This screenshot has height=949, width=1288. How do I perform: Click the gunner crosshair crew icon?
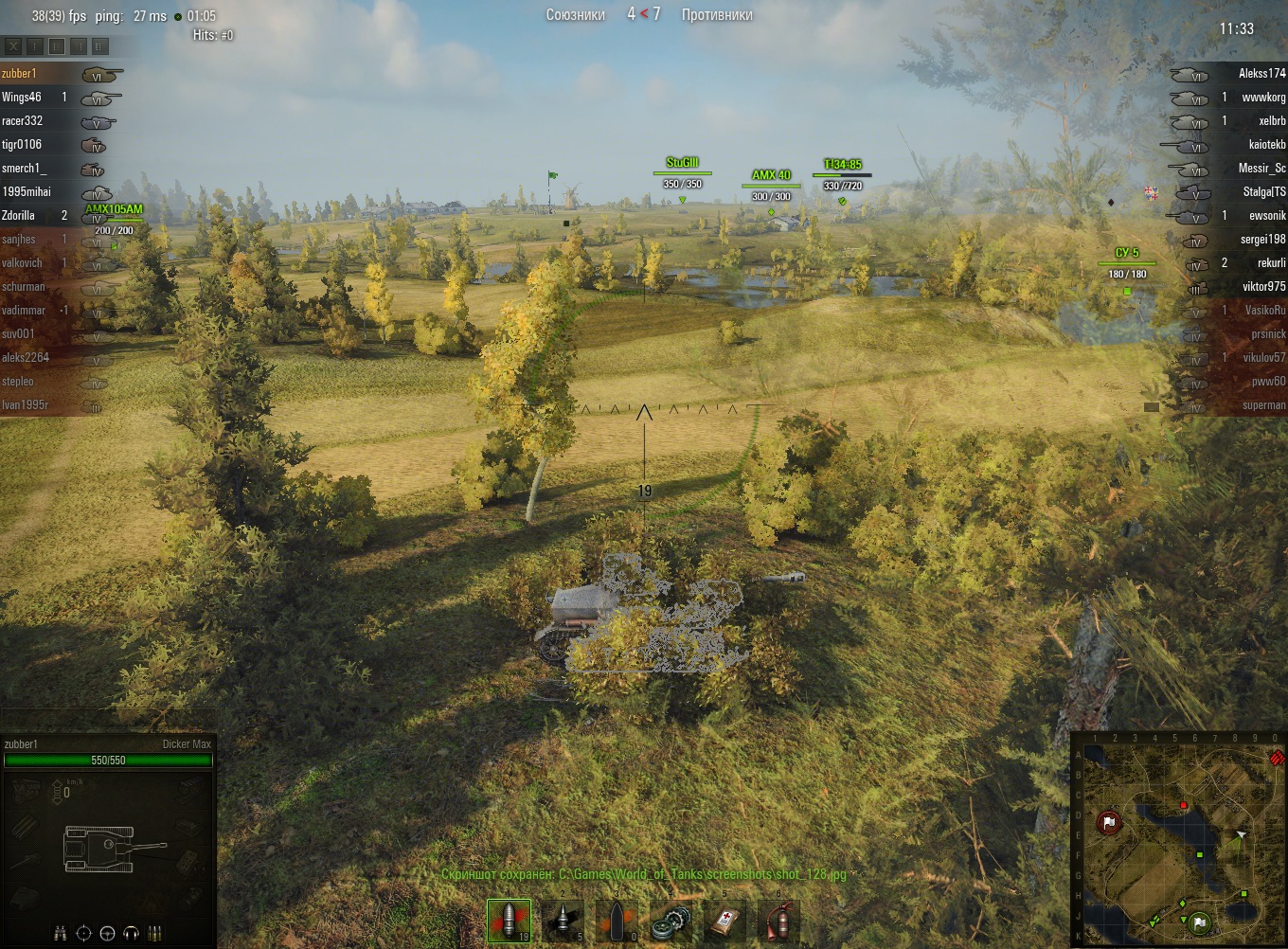click(x=83, y=933)
